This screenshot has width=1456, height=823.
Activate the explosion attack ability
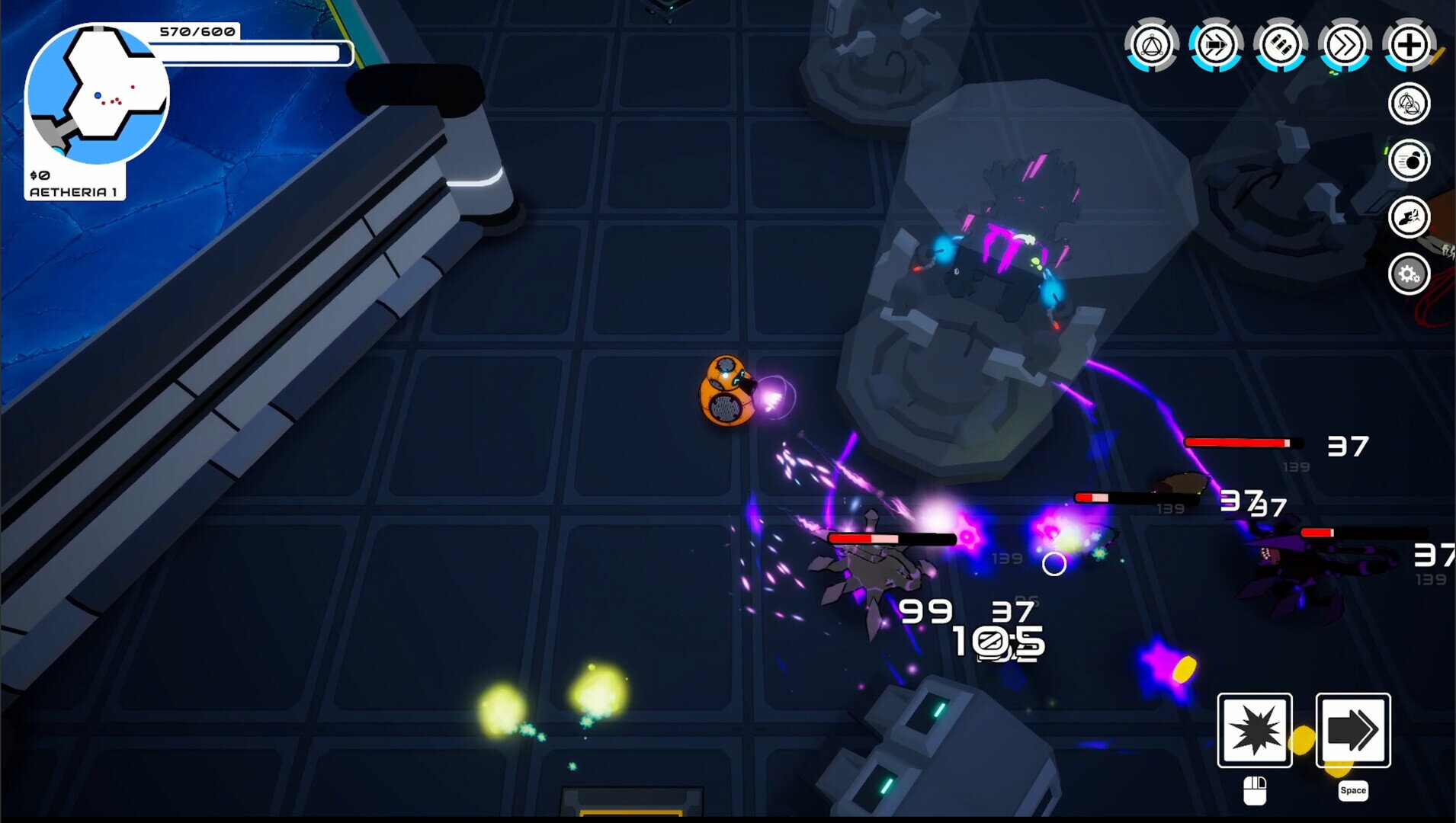point(1255,730)
